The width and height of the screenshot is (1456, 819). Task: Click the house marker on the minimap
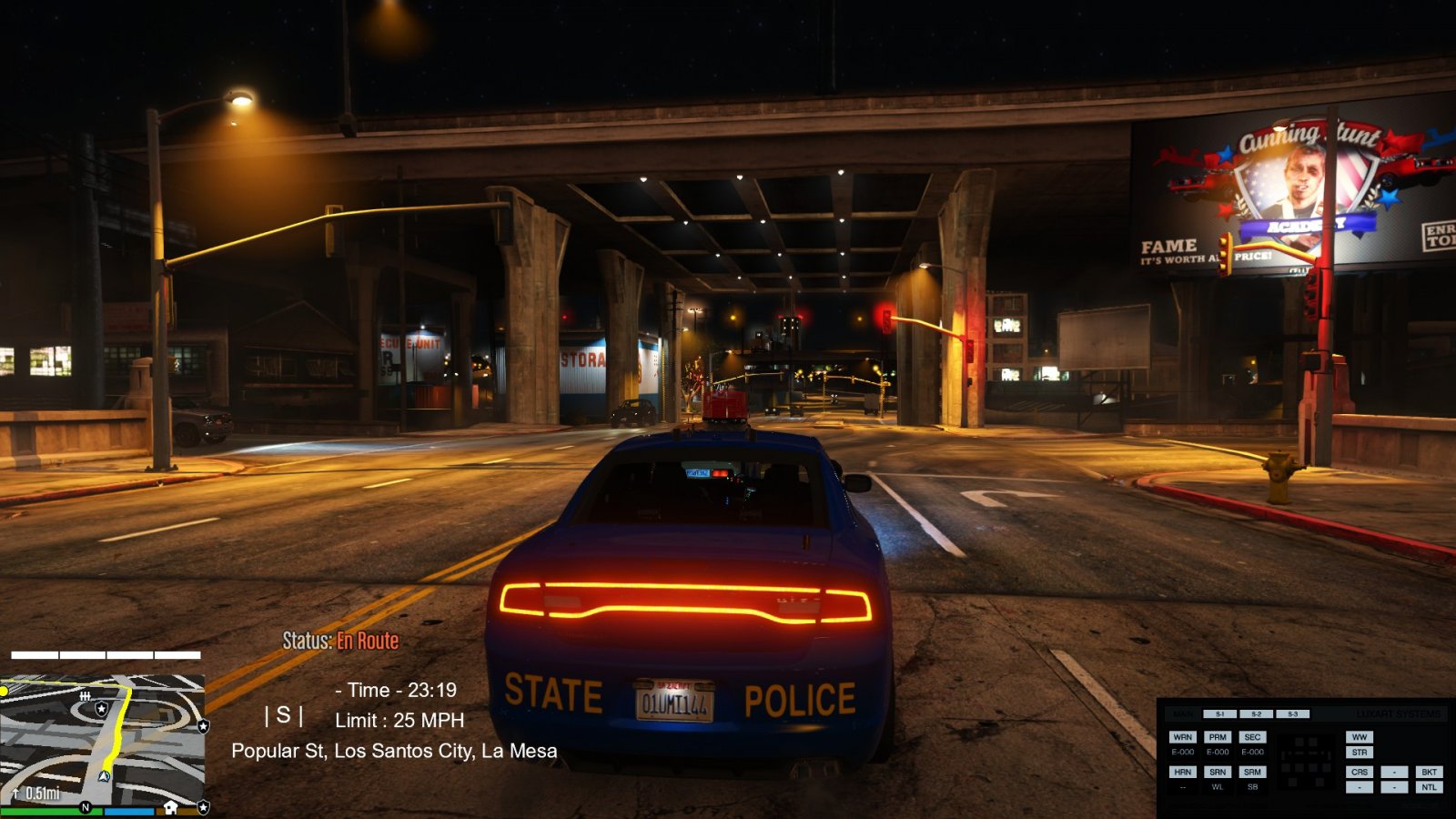[x=170, y=807]
